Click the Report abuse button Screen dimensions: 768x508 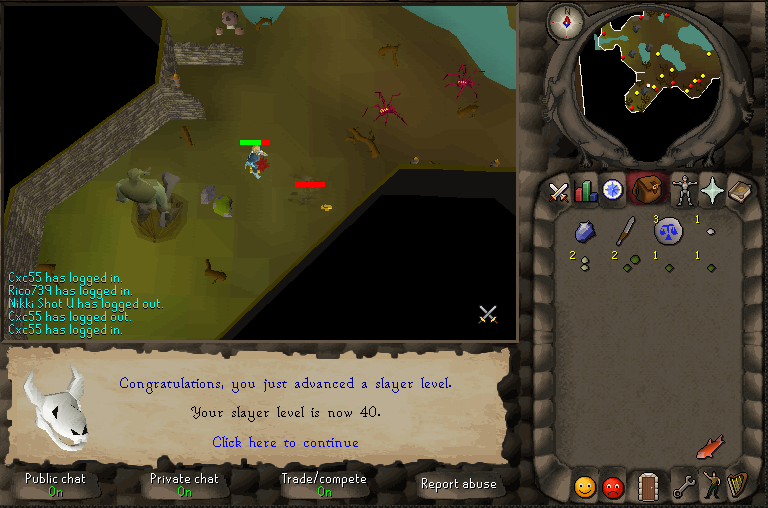pyautogui.click(x=459, y=484)
